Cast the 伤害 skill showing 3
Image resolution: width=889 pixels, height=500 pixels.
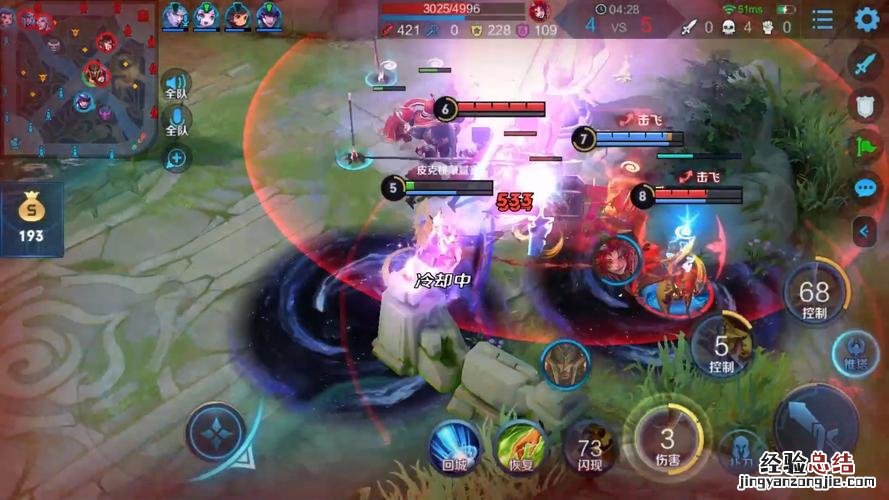click(x=667, y=441)
